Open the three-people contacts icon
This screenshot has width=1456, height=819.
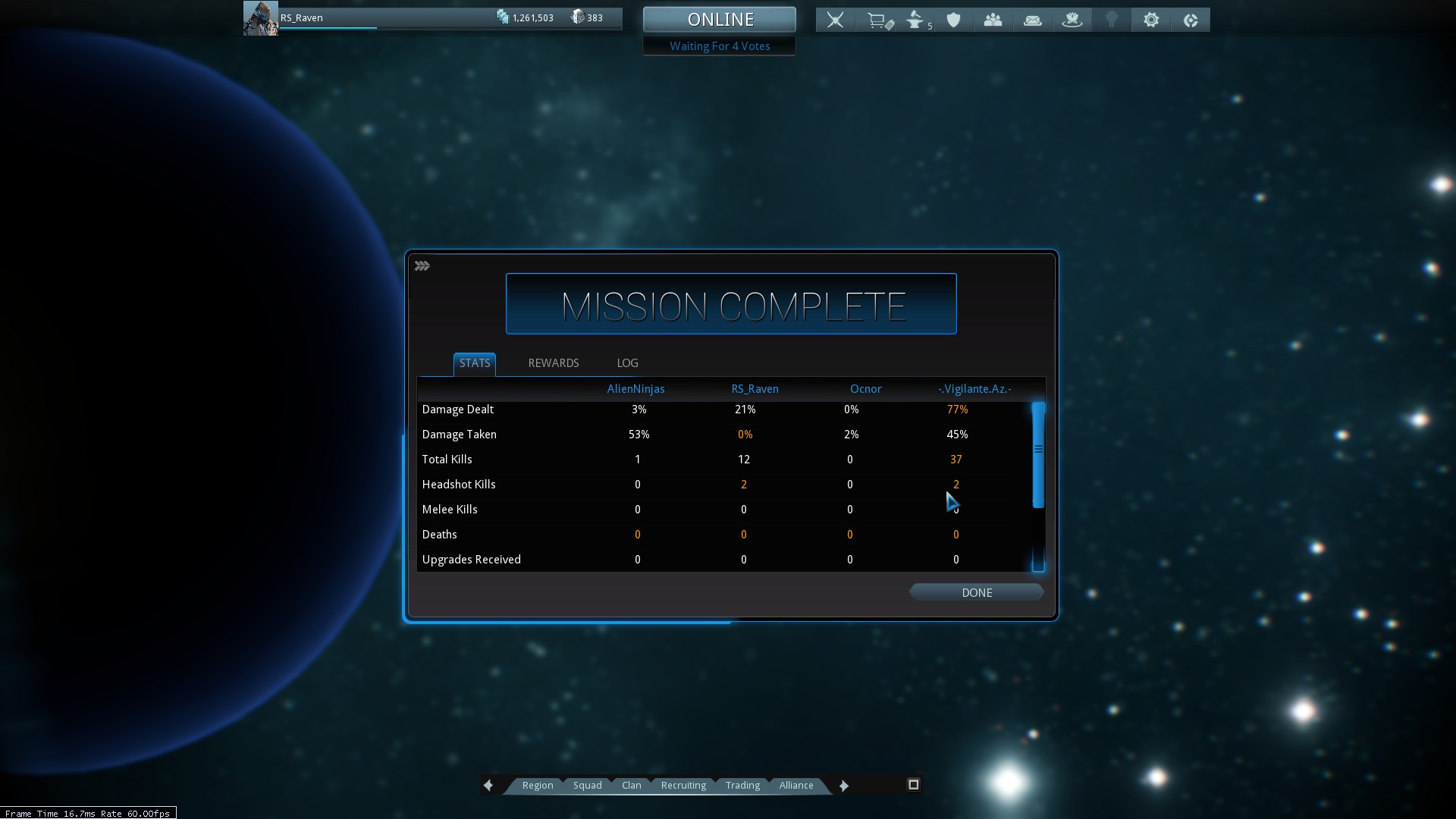tap(993, 20)
